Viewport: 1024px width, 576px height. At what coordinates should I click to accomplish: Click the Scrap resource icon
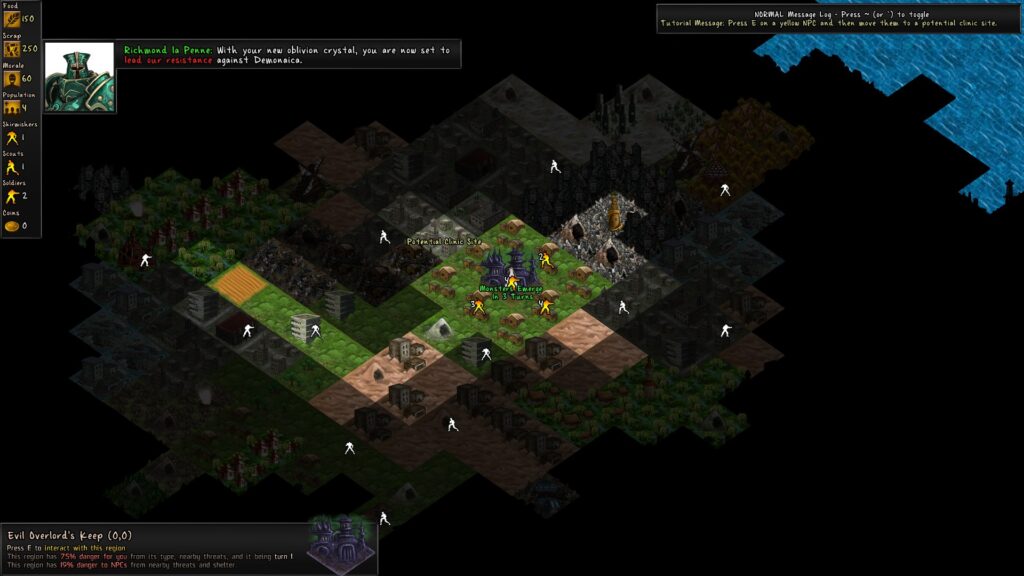[11, 49]
